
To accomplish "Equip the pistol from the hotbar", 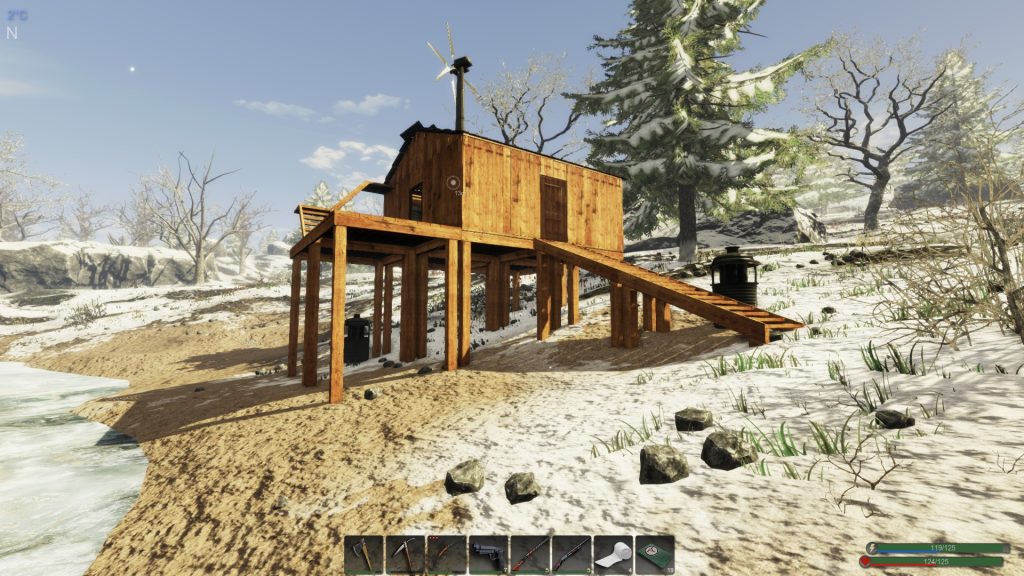I will tap(488, 554).
